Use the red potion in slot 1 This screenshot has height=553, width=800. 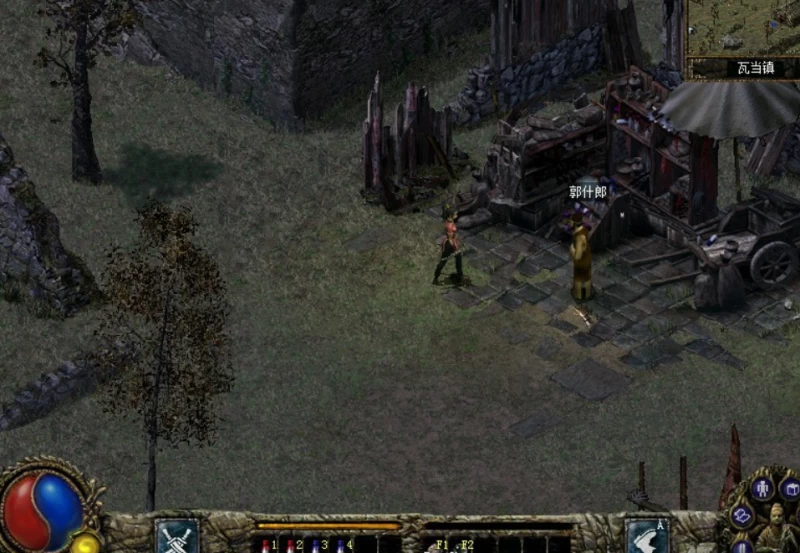pos(266,546)
